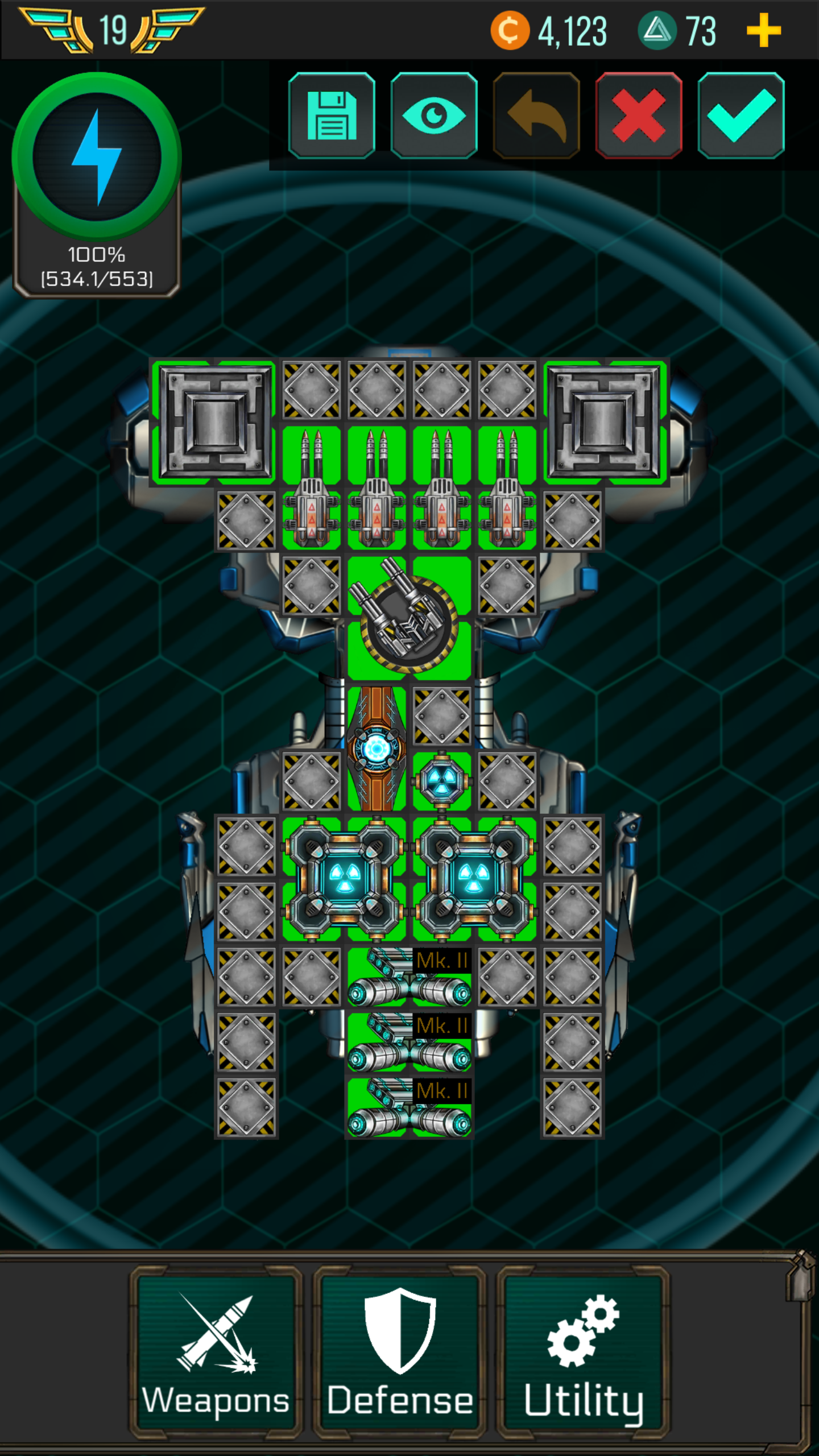Add more currency with the yellow plus

(x=763, y=31)
